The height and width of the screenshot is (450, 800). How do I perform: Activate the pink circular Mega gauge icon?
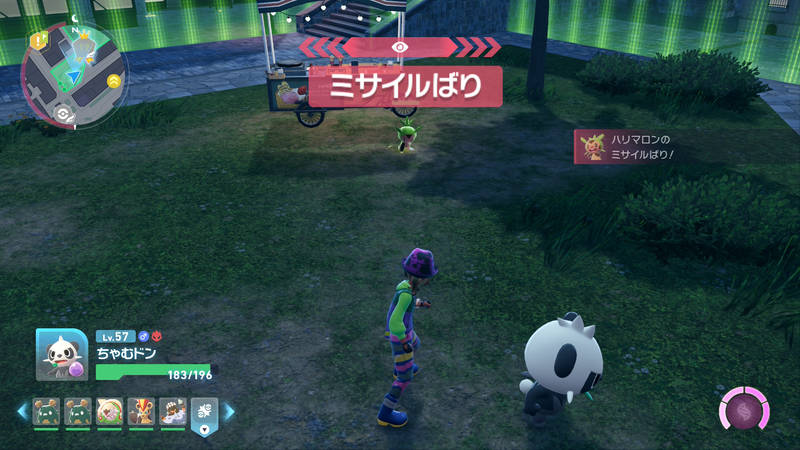tap(745, 412)
